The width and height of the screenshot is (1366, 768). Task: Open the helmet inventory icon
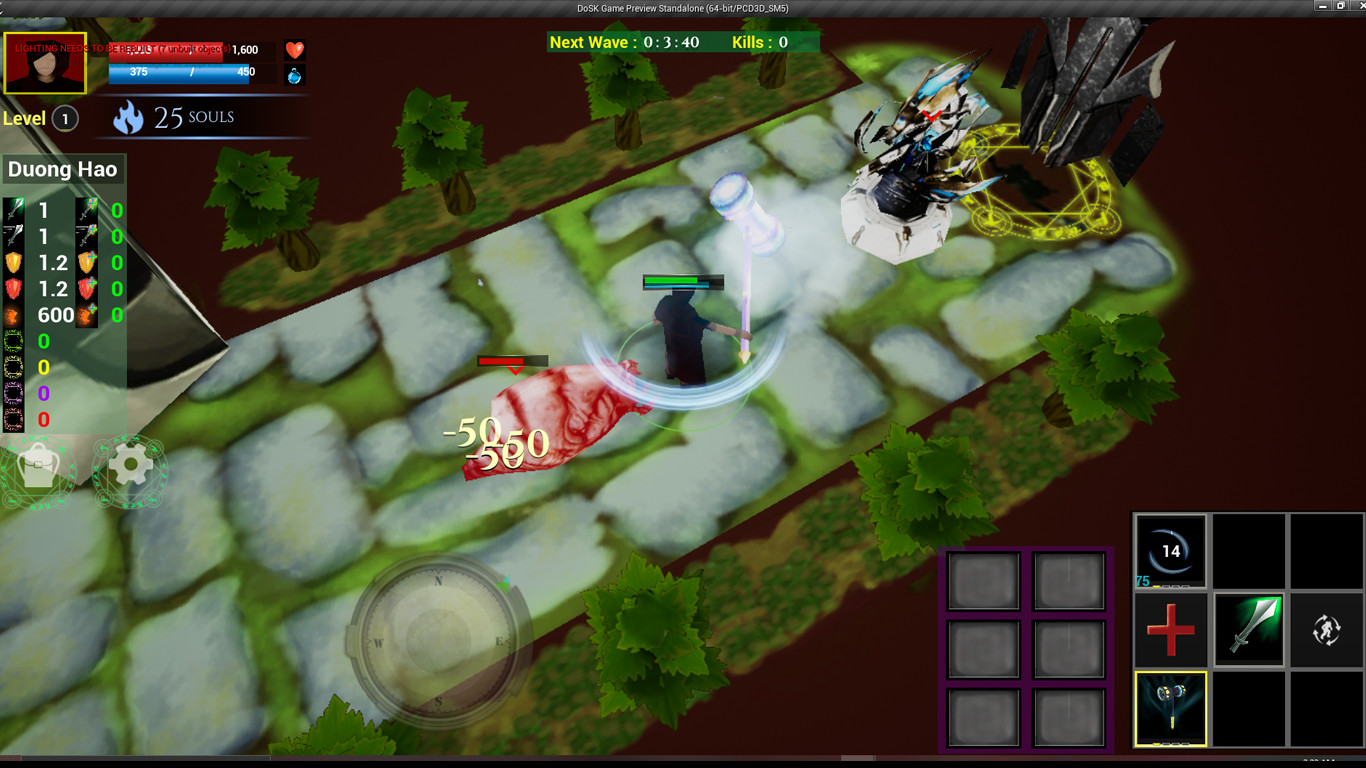coord(37,470)
